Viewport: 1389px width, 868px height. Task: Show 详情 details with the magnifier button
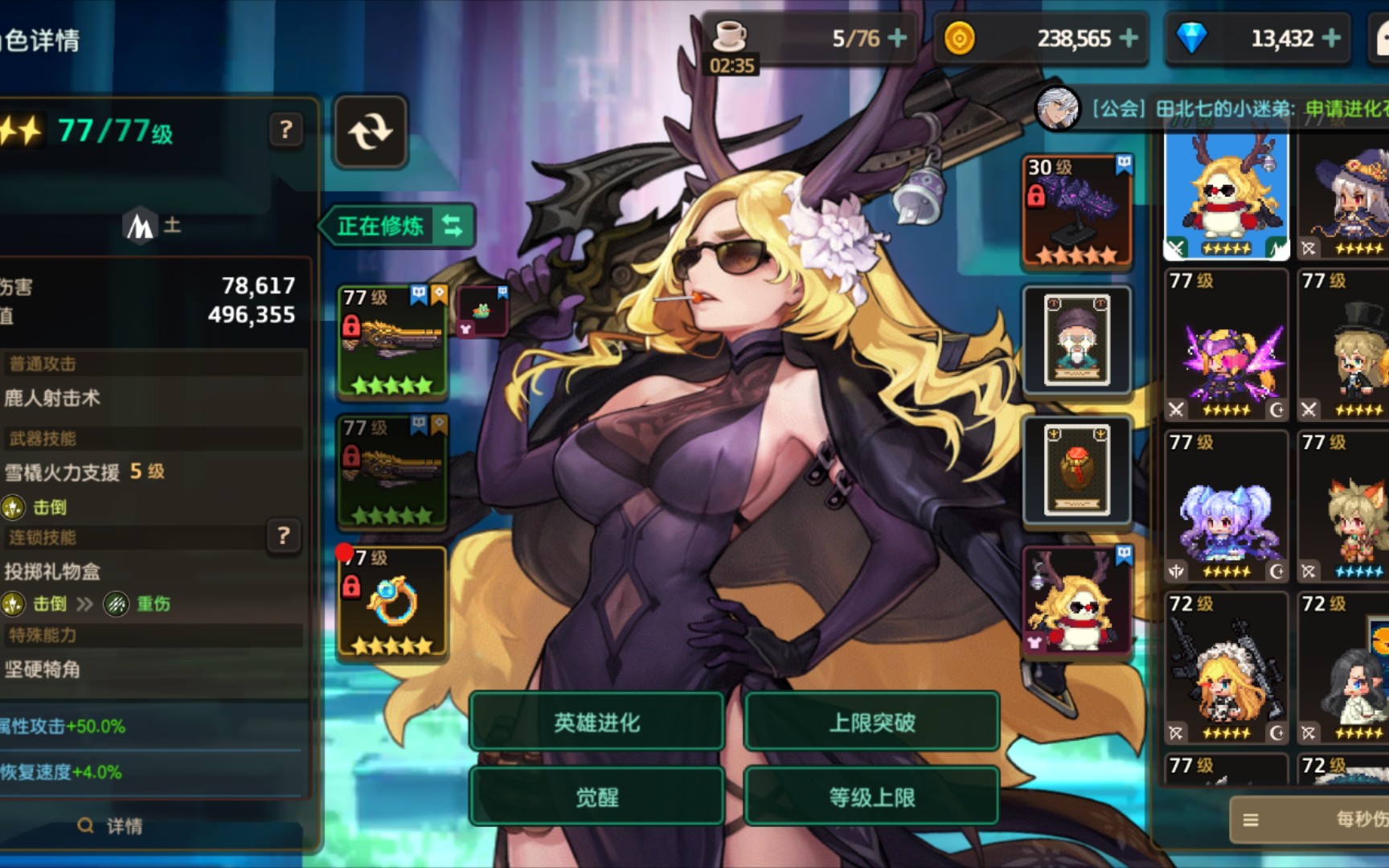[x=111, y=825]
